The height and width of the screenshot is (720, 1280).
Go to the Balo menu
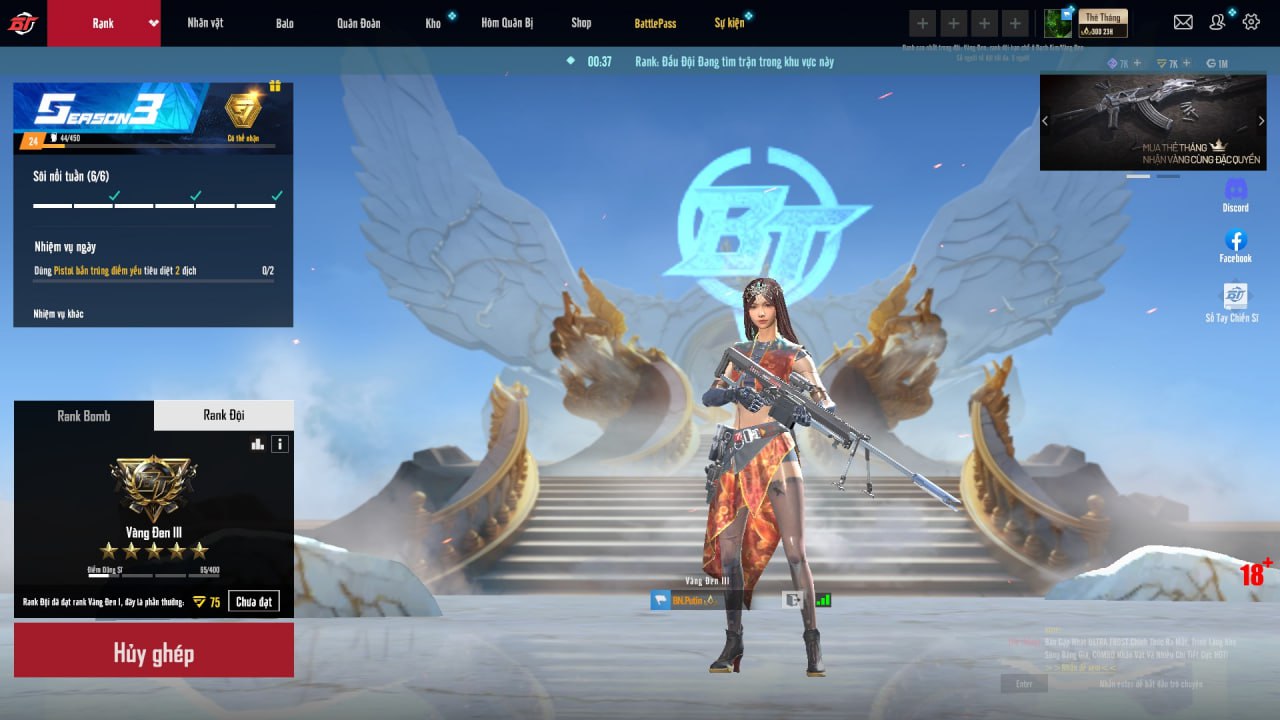point(285,23)
